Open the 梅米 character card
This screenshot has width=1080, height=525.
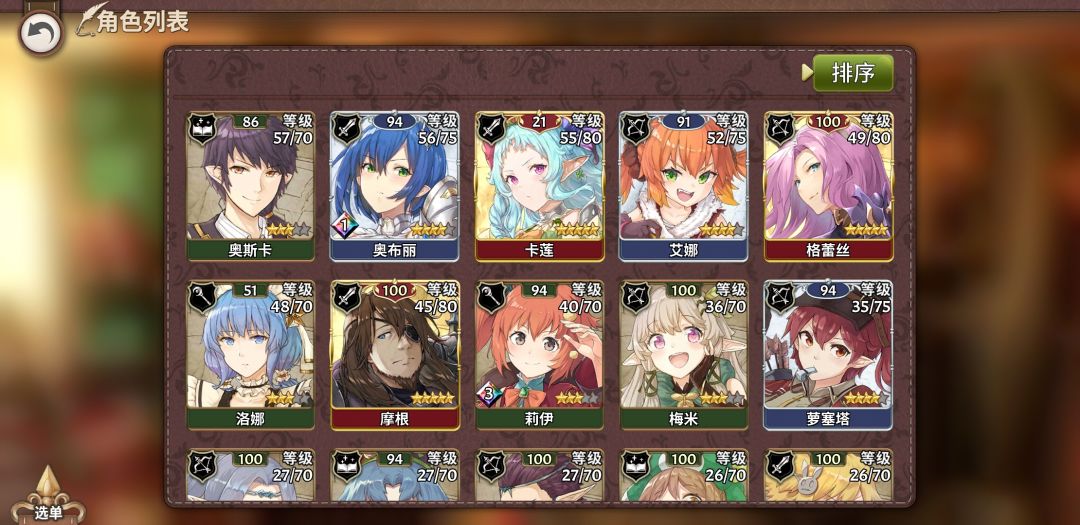click(x=683, y=355)
